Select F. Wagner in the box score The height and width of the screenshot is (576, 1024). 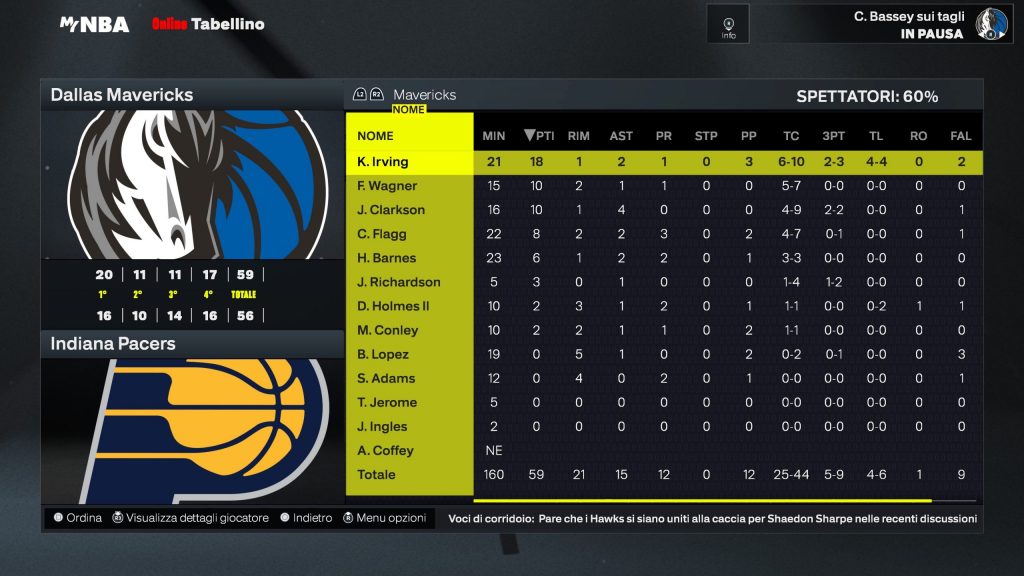[x=387, y=186]
